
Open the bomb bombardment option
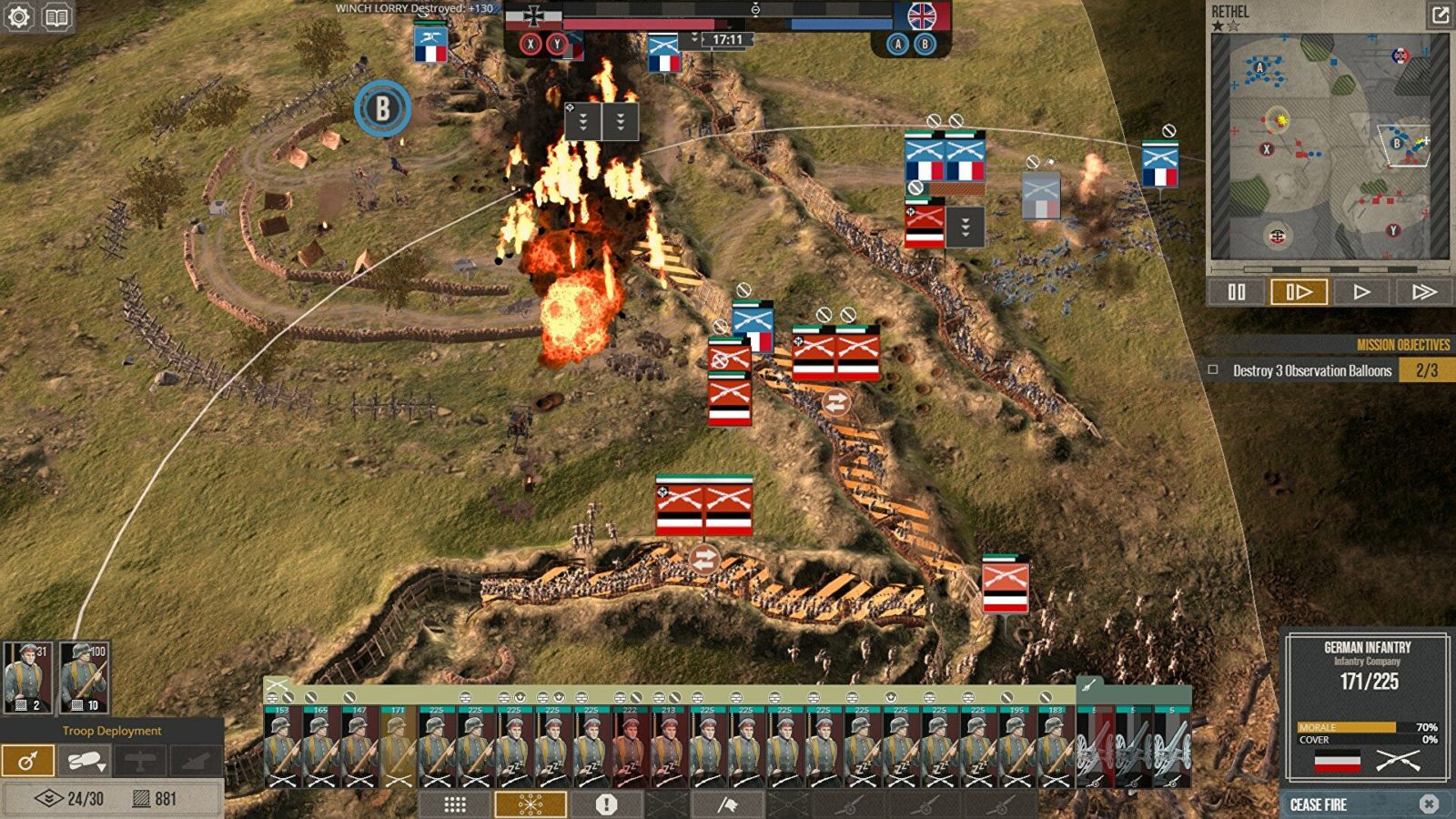(84, 761)
